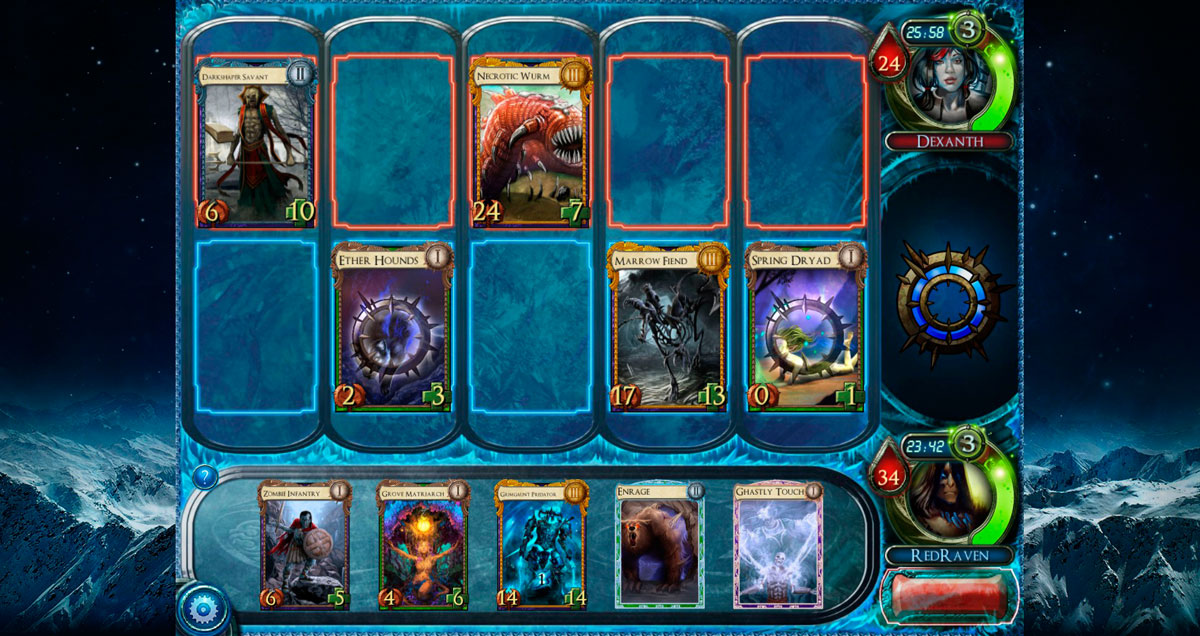The height and width of the screenshot is (636, 1200).
Task: Play the Ghastly Touch spell card
Action: tap(778, 545)
